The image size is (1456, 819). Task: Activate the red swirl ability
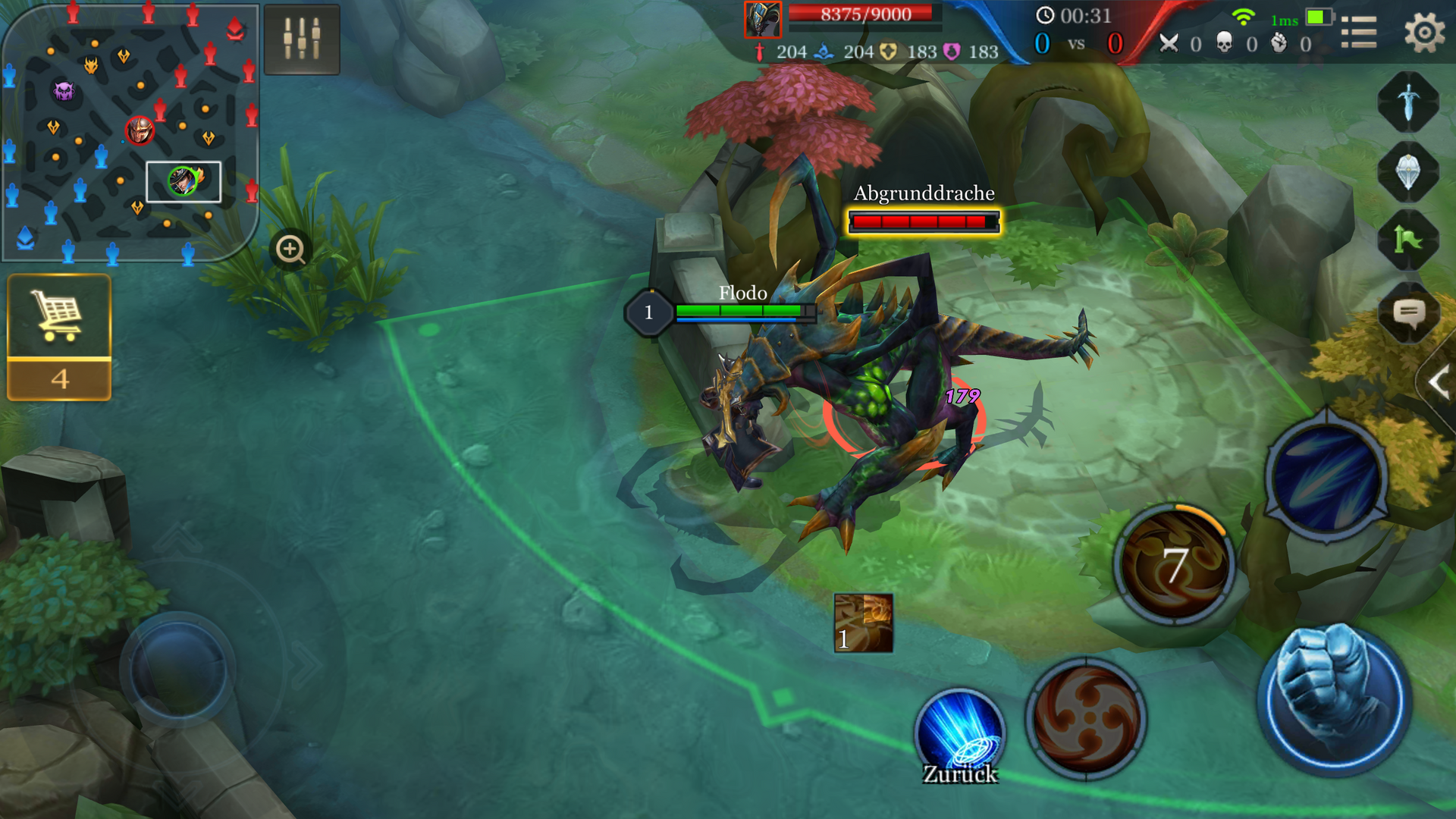(1086, 717)
